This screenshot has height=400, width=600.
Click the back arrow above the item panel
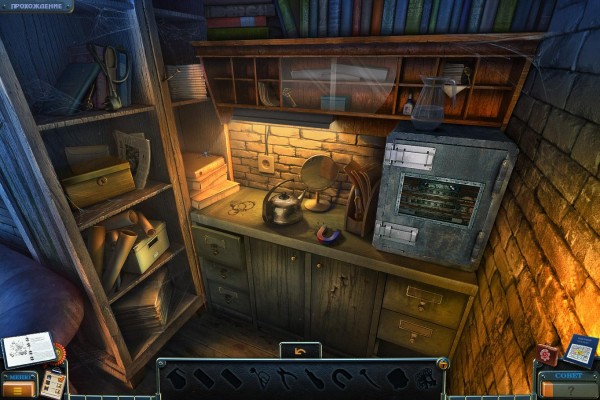(300, 350)
